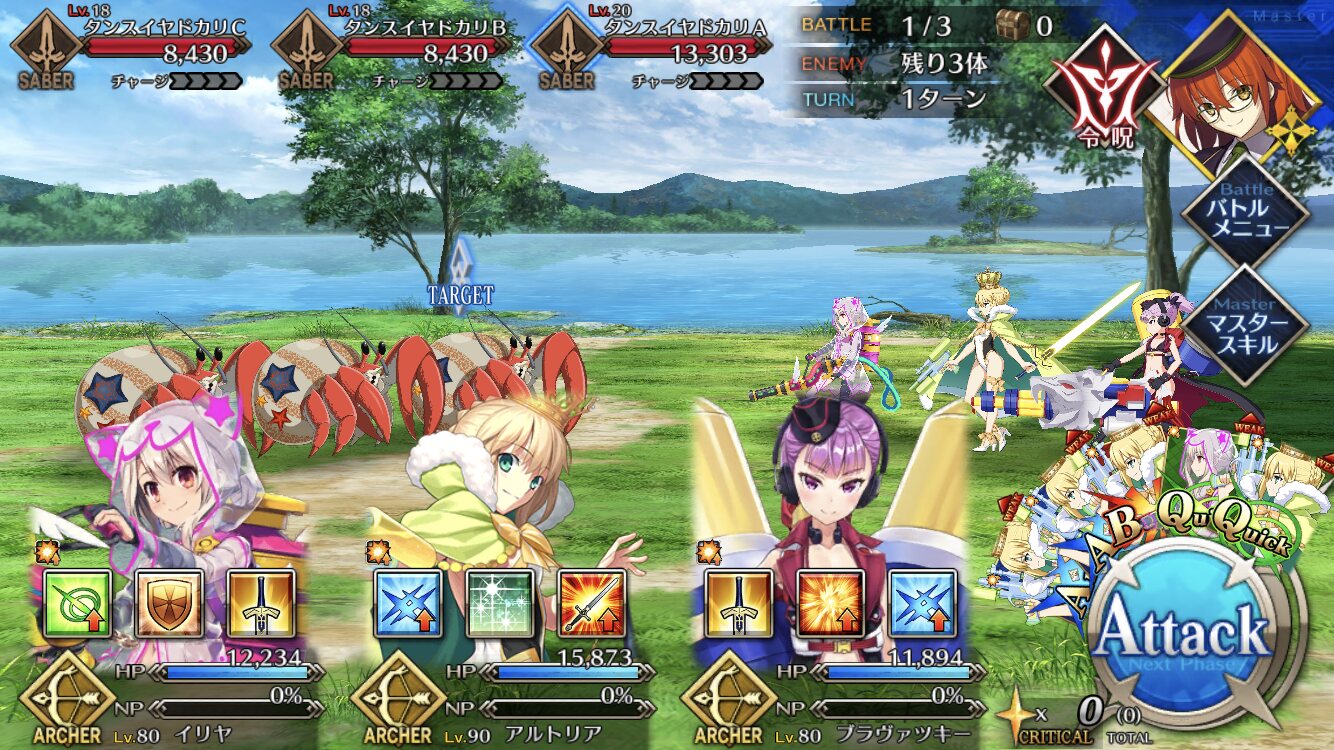
Task: Activate Illya's green target skill icon
Action: tap(77, 604)
